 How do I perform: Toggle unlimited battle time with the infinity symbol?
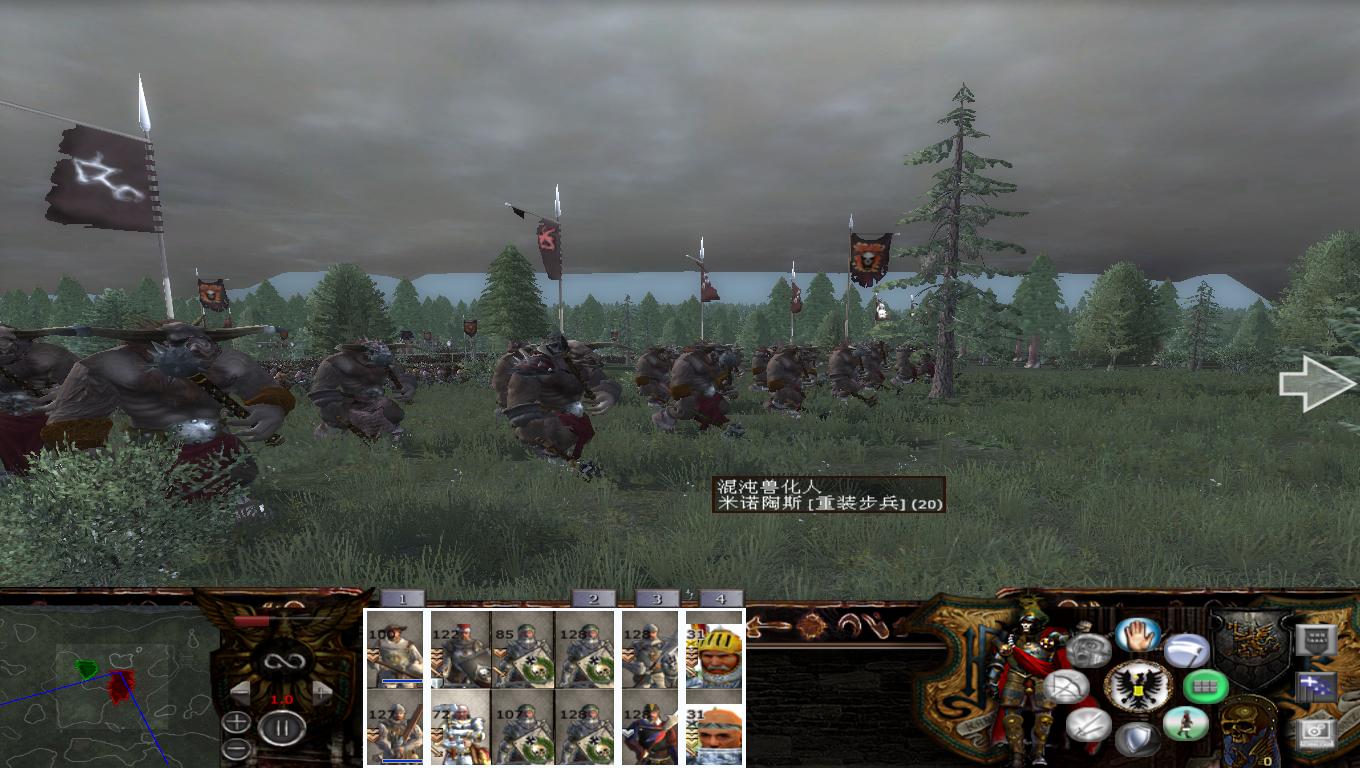284,661
